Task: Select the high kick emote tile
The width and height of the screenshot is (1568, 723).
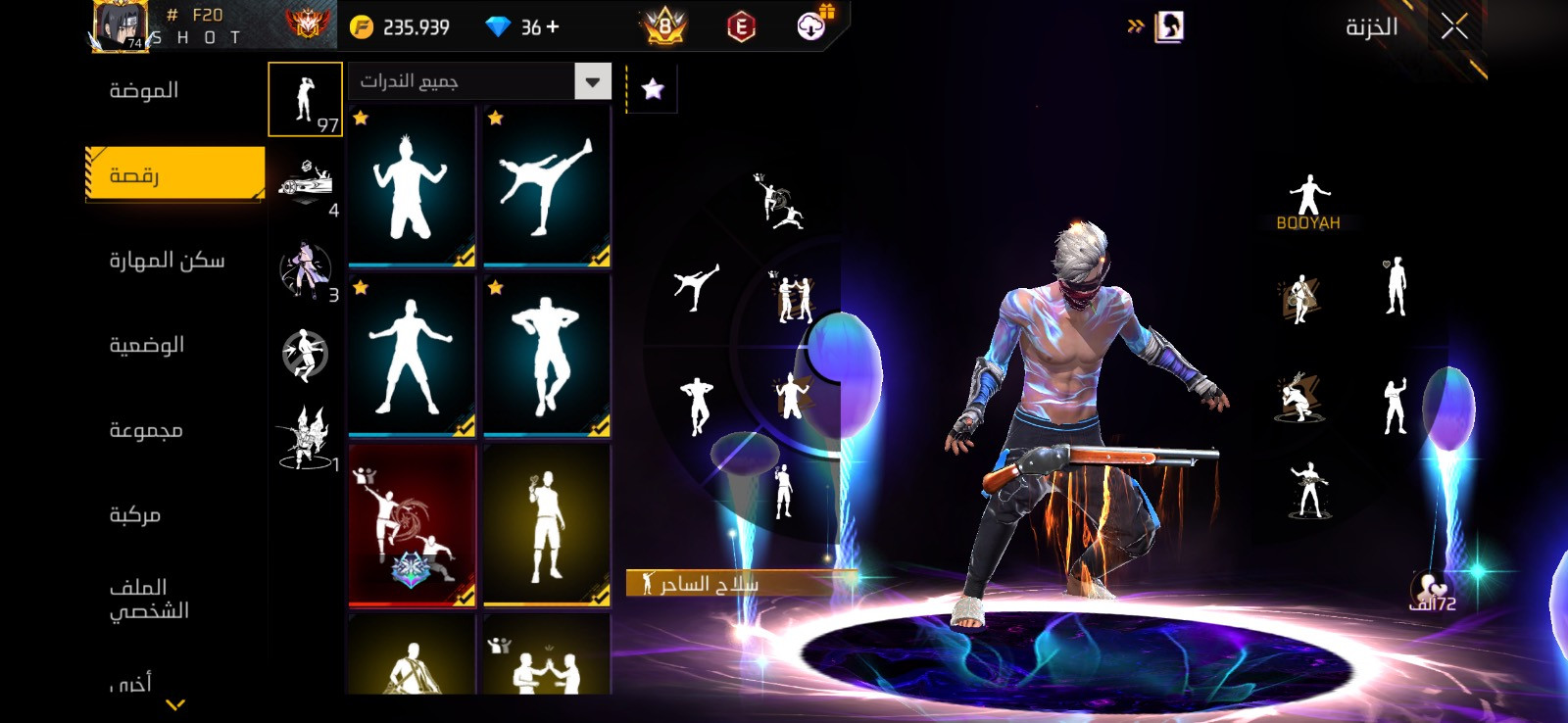Action: pos(547,186)
